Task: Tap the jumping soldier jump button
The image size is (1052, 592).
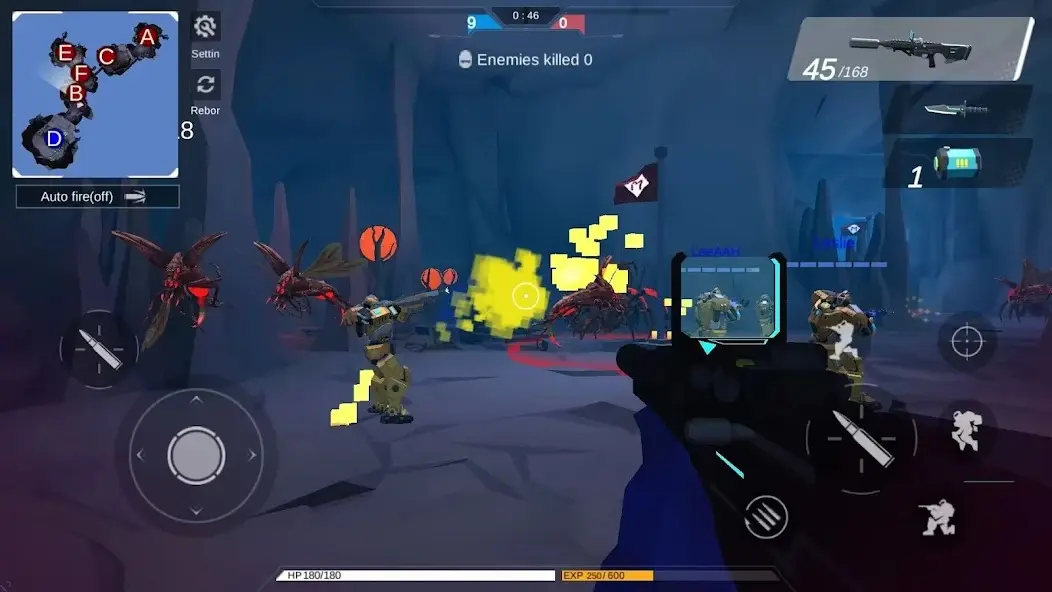Action: [x=966, y=431]
